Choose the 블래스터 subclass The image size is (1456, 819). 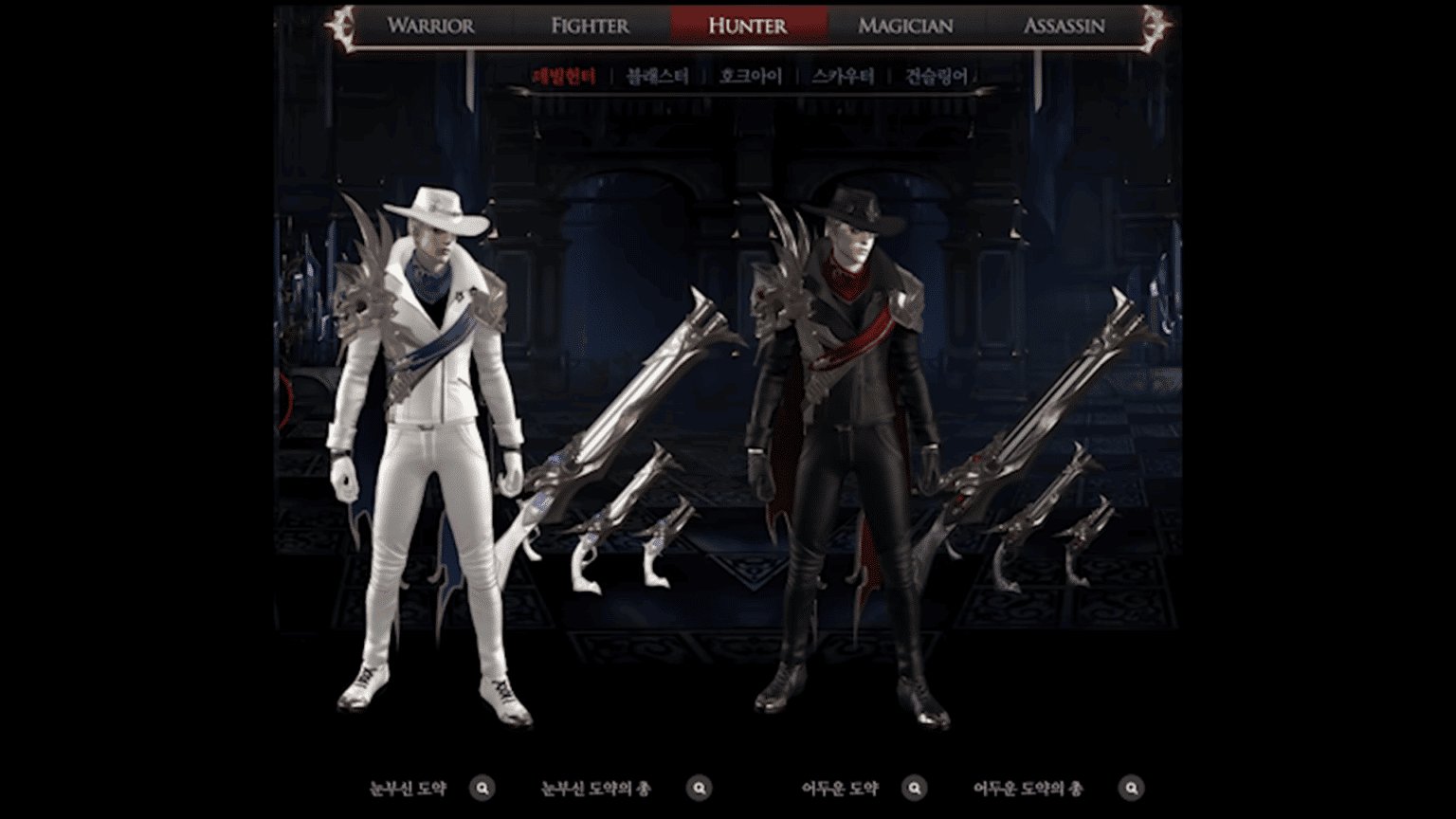click(x=658, y=77)
